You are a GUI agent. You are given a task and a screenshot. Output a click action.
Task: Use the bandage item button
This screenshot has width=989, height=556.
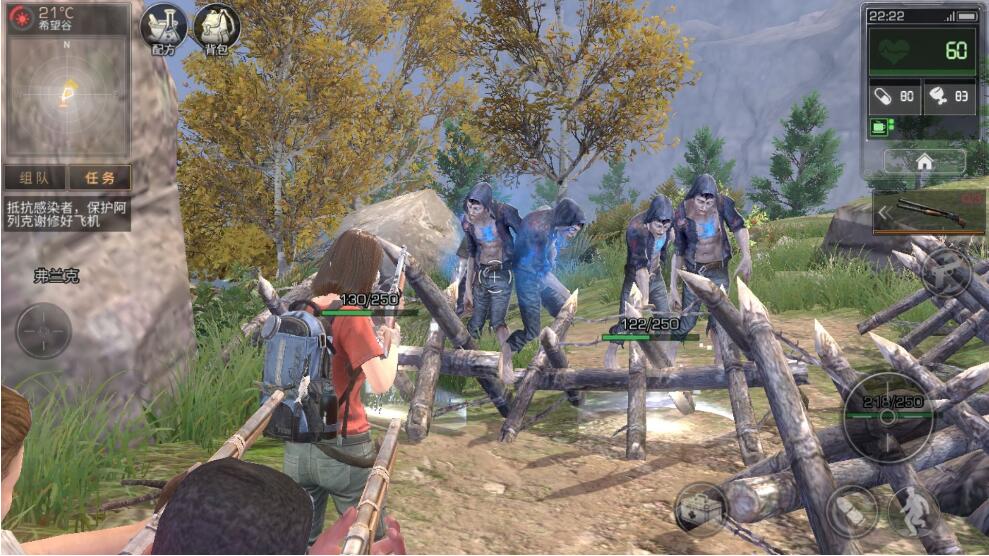851,510
